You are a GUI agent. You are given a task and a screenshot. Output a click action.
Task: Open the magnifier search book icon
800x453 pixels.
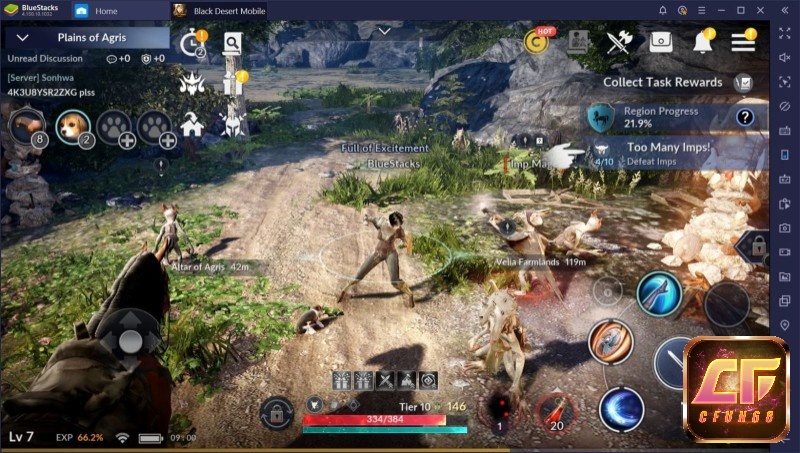232,43
